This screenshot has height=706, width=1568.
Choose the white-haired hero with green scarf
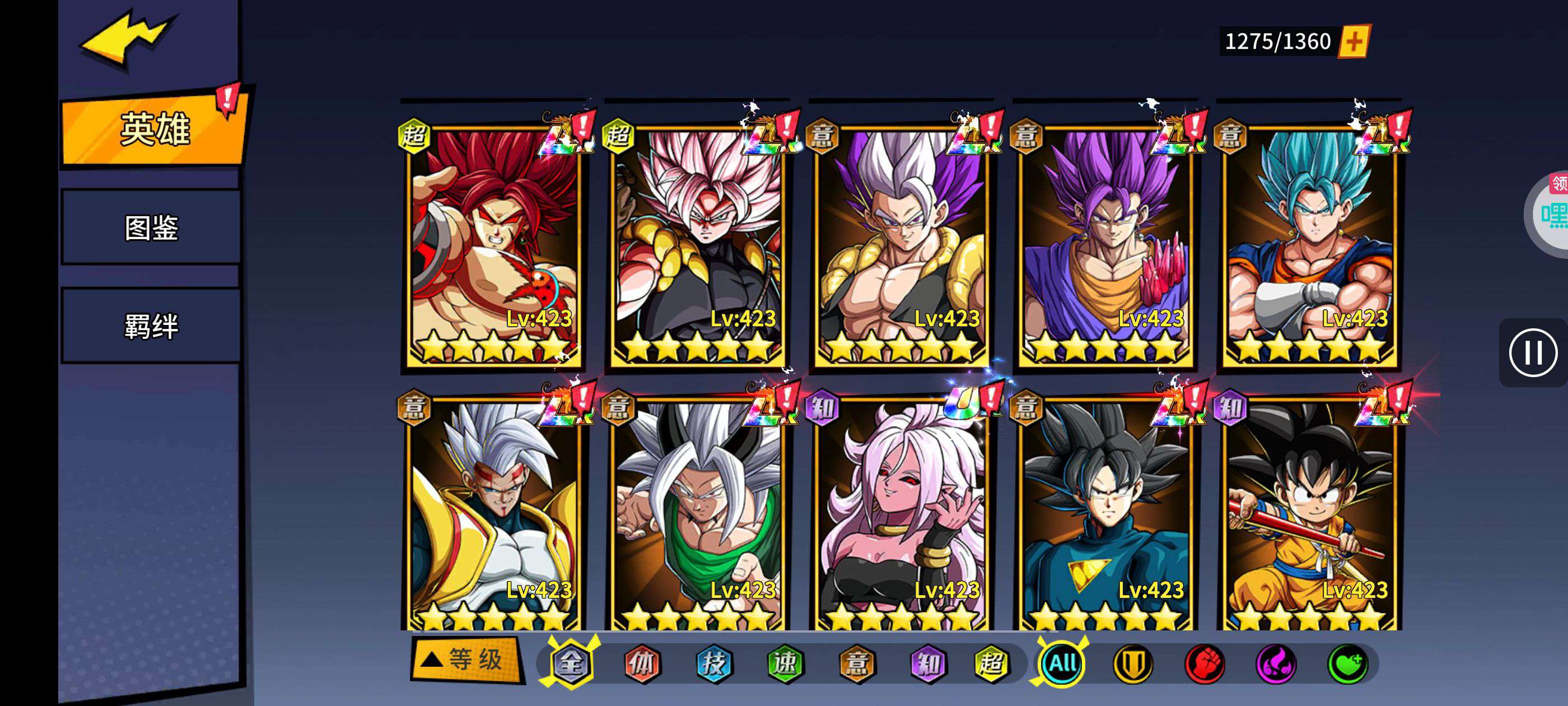[697, 515]
